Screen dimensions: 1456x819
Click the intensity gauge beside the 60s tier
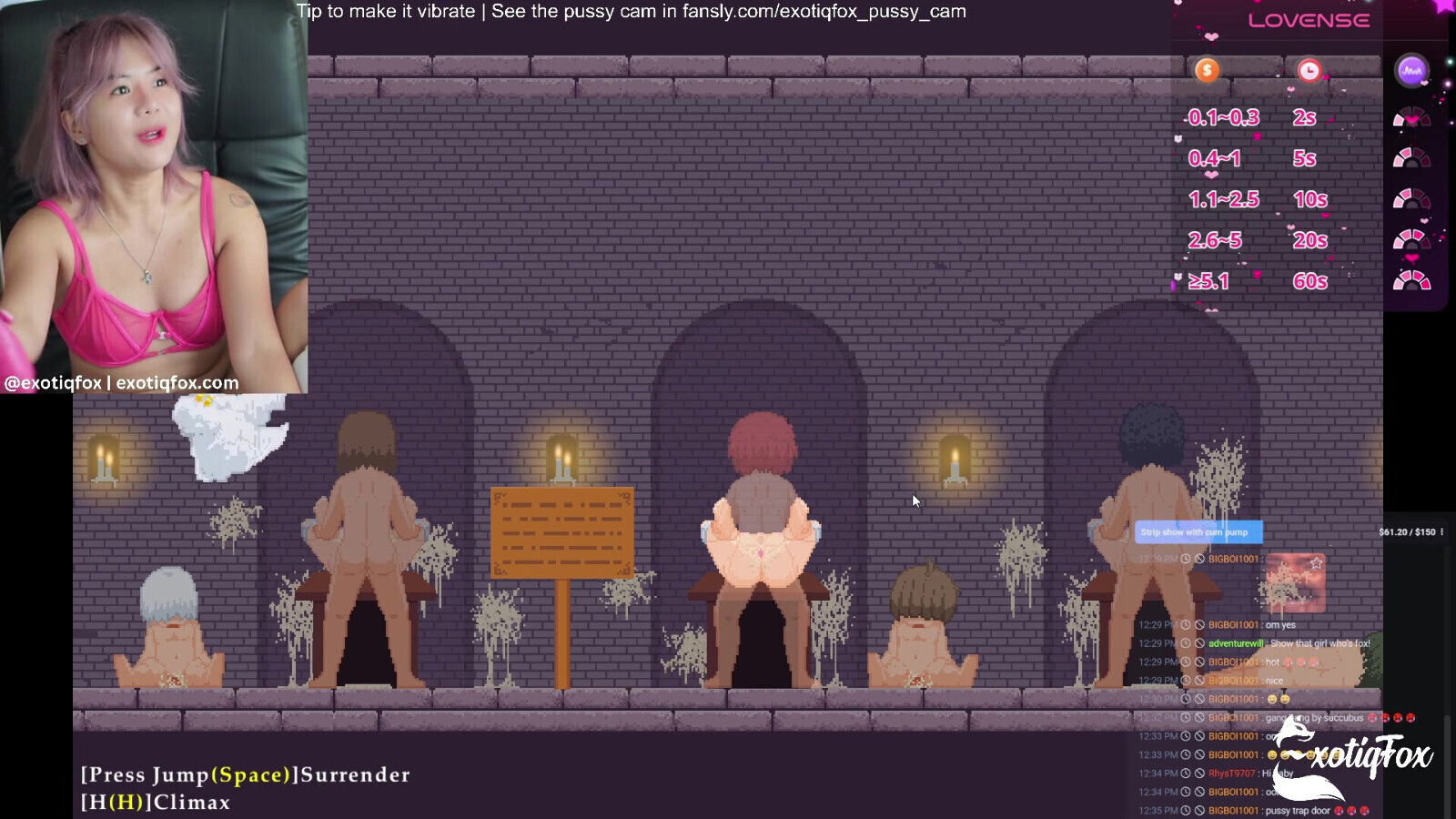click(x=1411, y=279)
